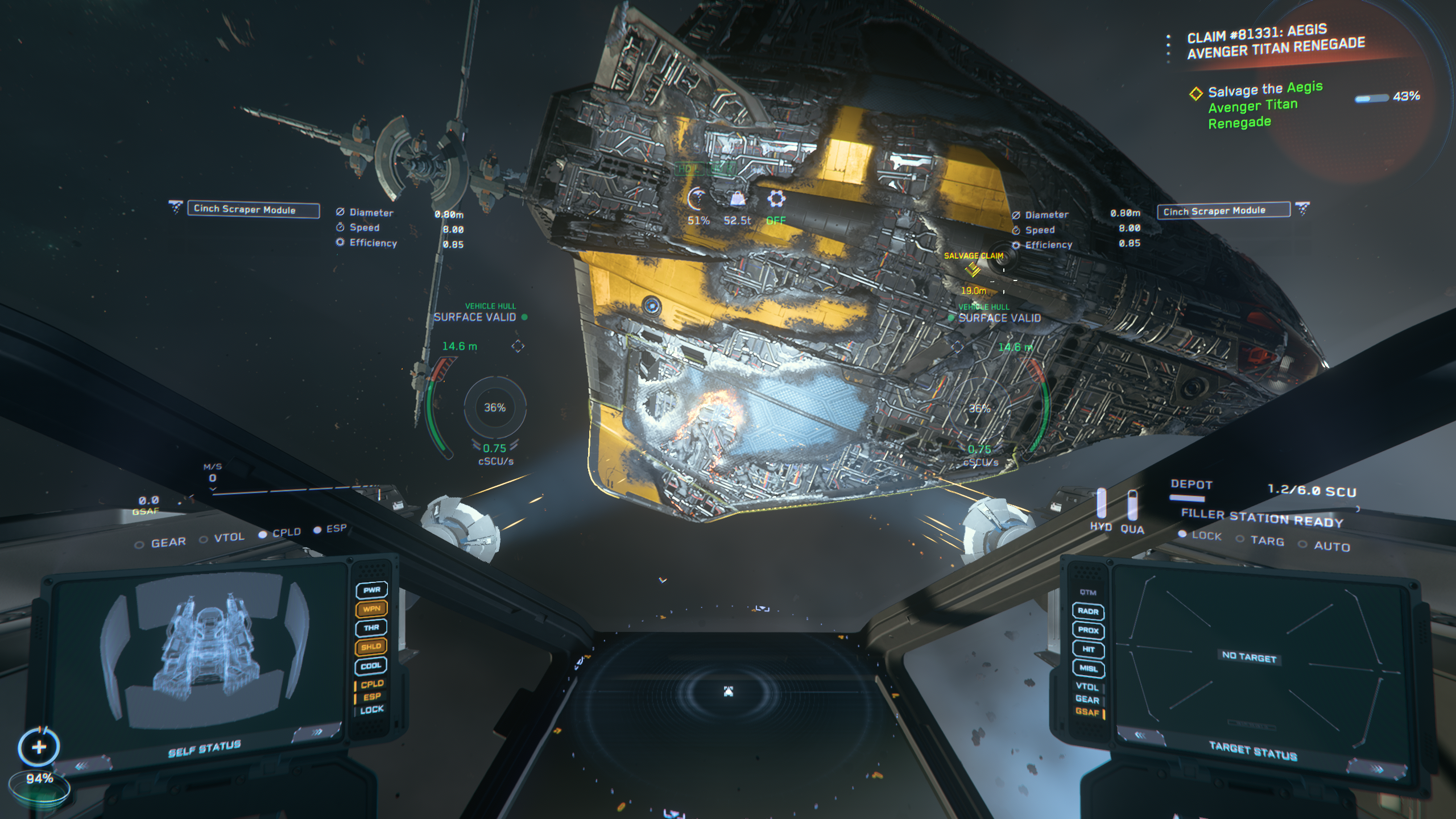Click the yellow Salvage Claim marker

tap(973, 270)
